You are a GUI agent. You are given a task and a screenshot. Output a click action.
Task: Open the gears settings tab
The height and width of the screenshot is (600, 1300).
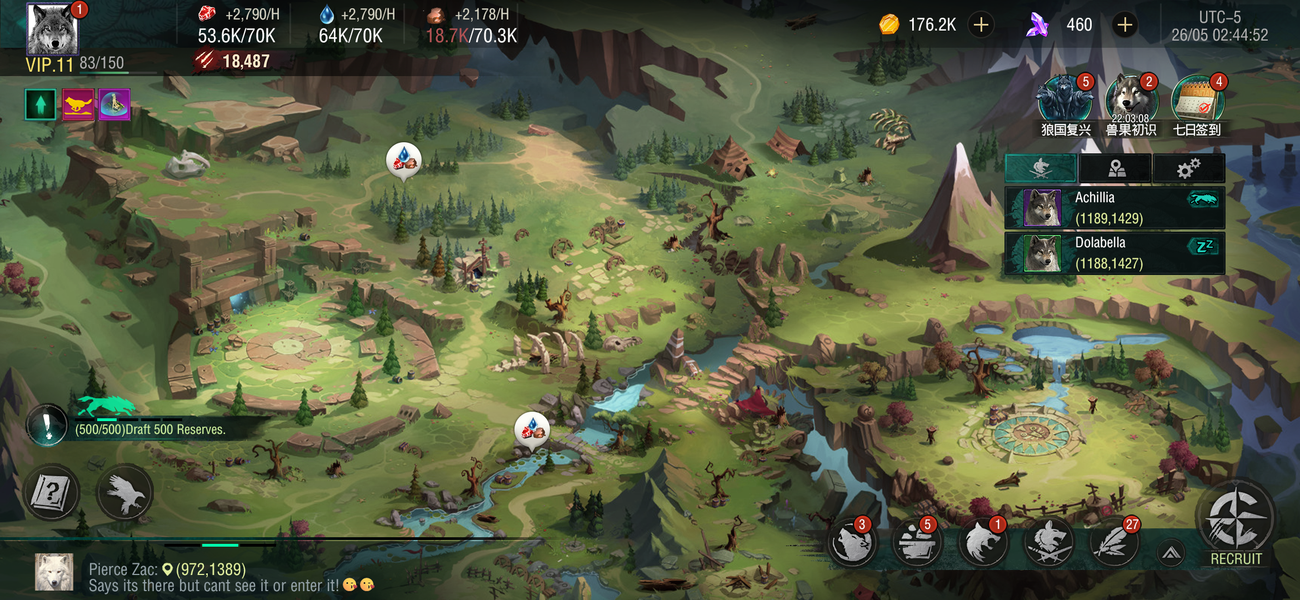pyautogui.click(x=1188, y=169)
